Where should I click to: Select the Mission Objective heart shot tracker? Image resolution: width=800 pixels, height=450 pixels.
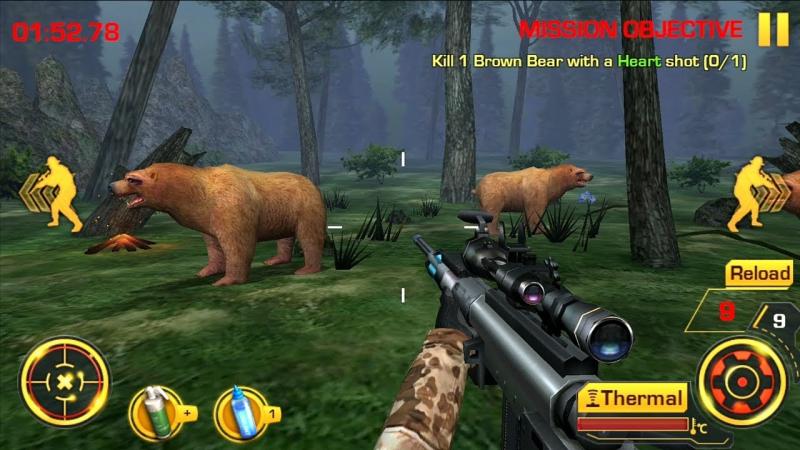pyautogui.click(x=590, y=61)
